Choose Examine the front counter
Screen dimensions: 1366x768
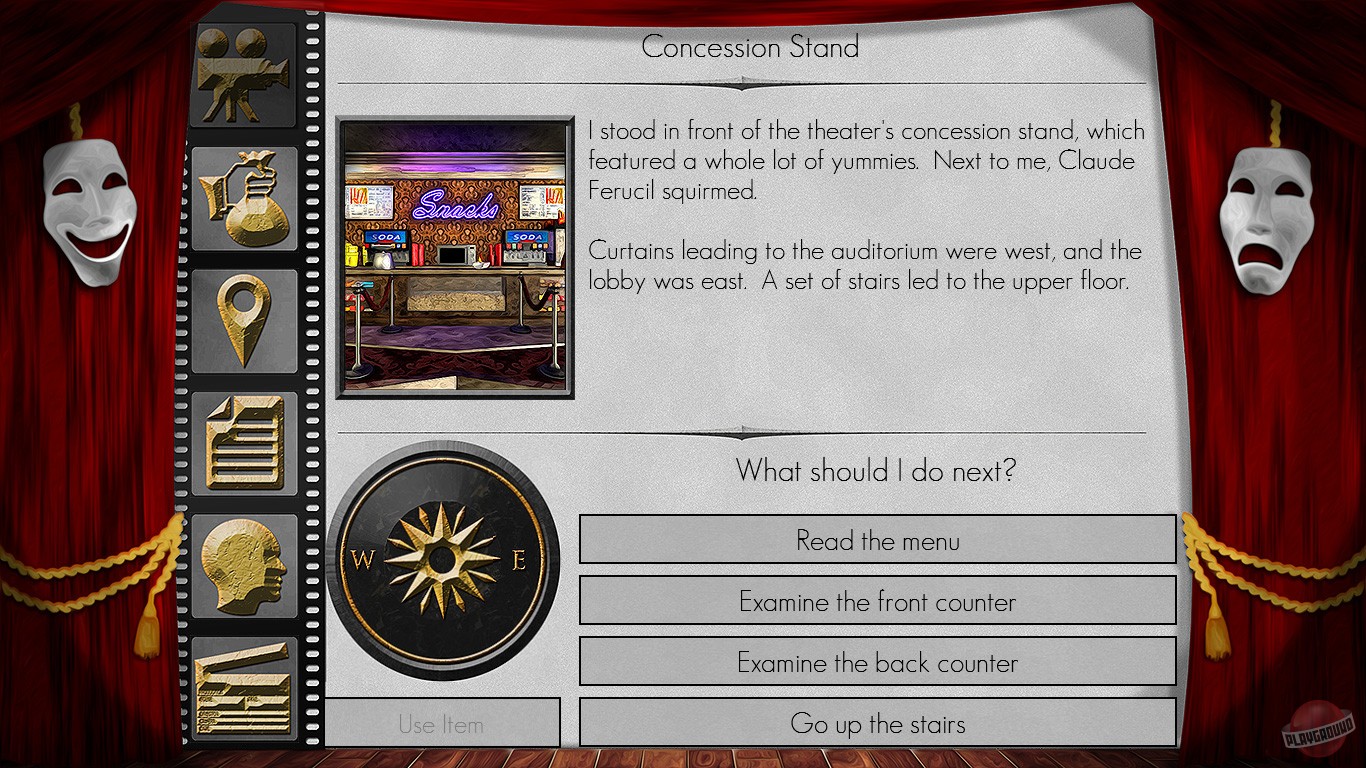[876, 602]
